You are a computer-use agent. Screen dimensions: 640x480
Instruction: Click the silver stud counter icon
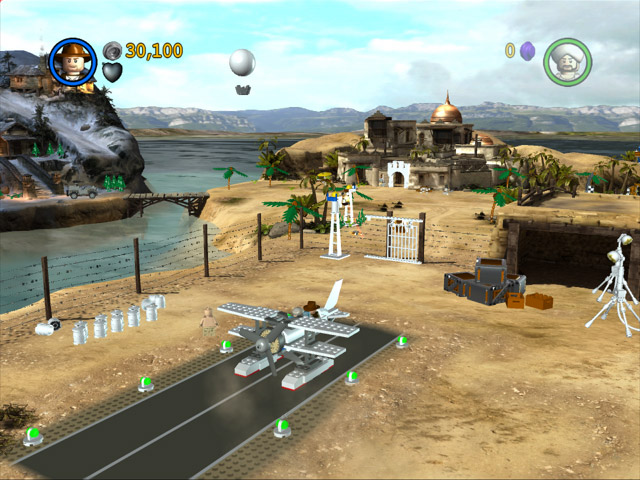click(x=112, y=50)
